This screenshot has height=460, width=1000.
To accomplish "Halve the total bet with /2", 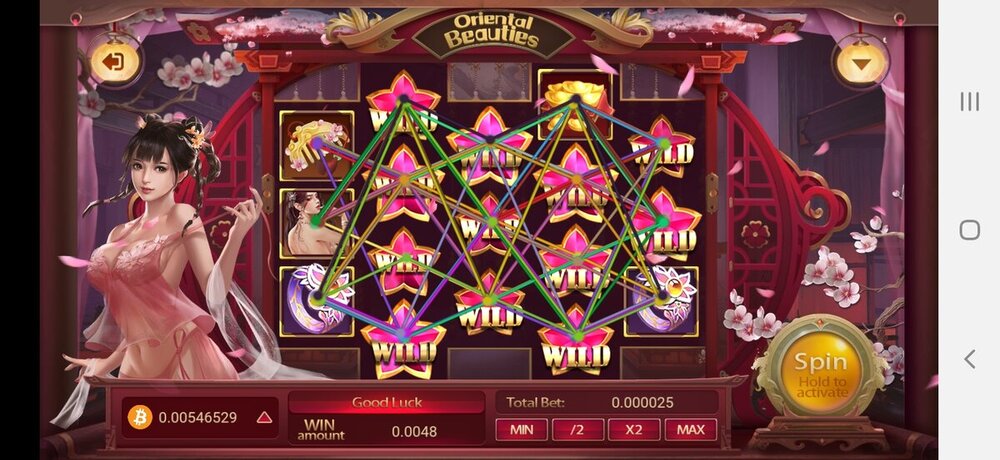I will (577, 430).
